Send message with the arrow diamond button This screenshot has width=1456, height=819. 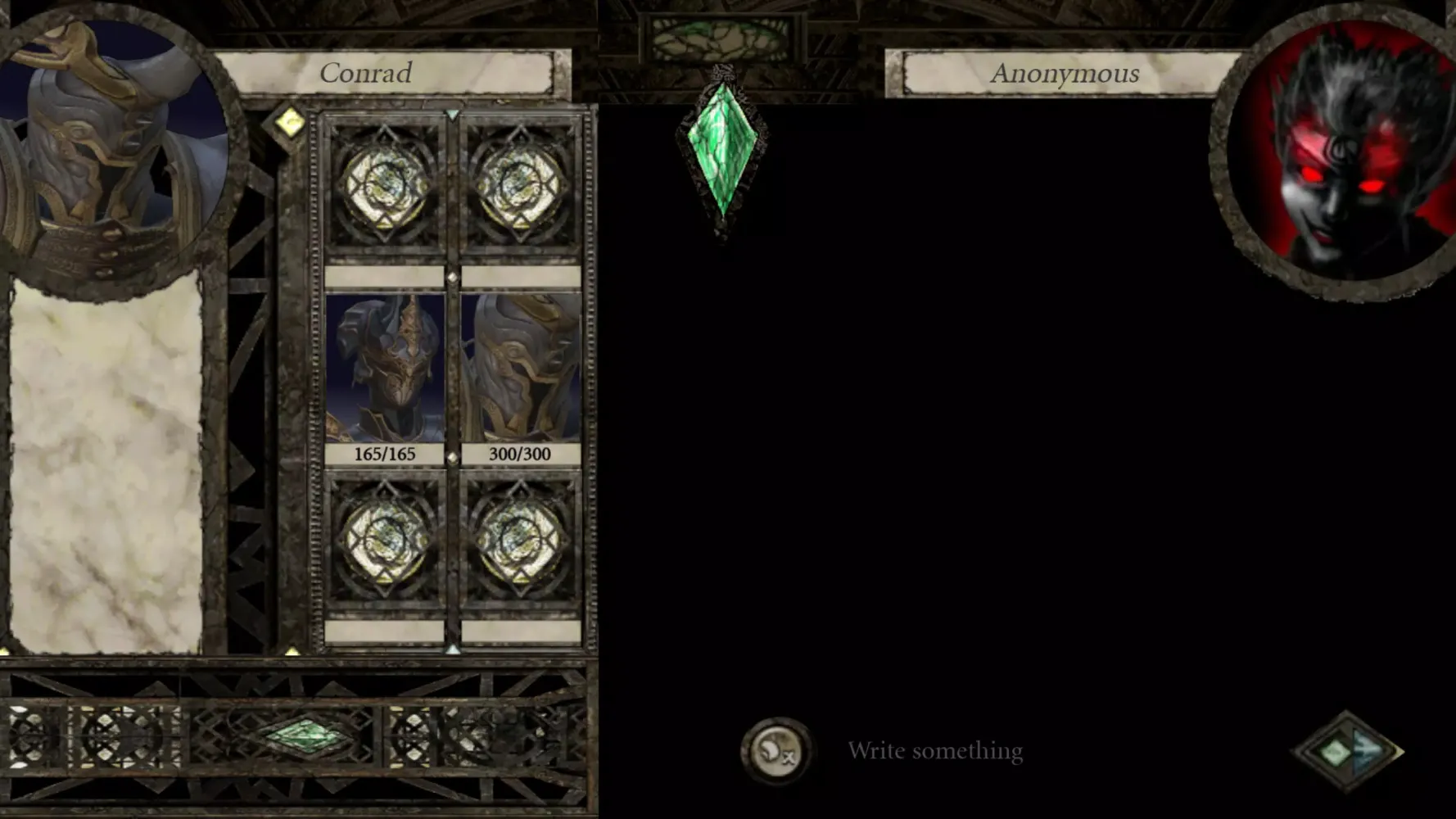pyautogui.click(x=1347, y=751)
